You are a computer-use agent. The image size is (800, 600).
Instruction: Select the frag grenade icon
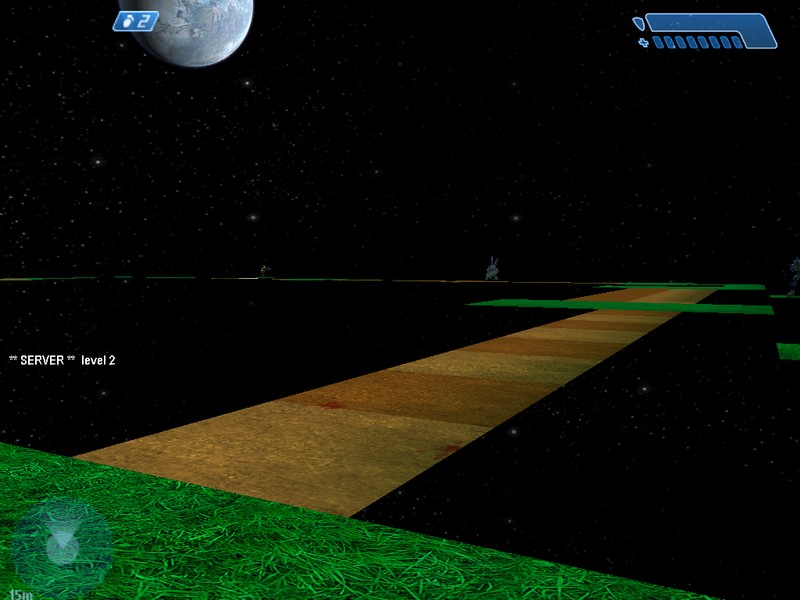pos(125,21)
